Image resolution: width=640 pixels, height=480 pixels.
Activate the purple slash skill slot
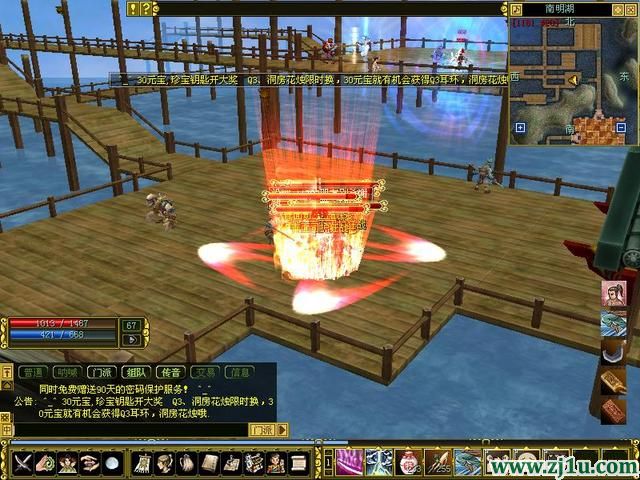[347, 462]
